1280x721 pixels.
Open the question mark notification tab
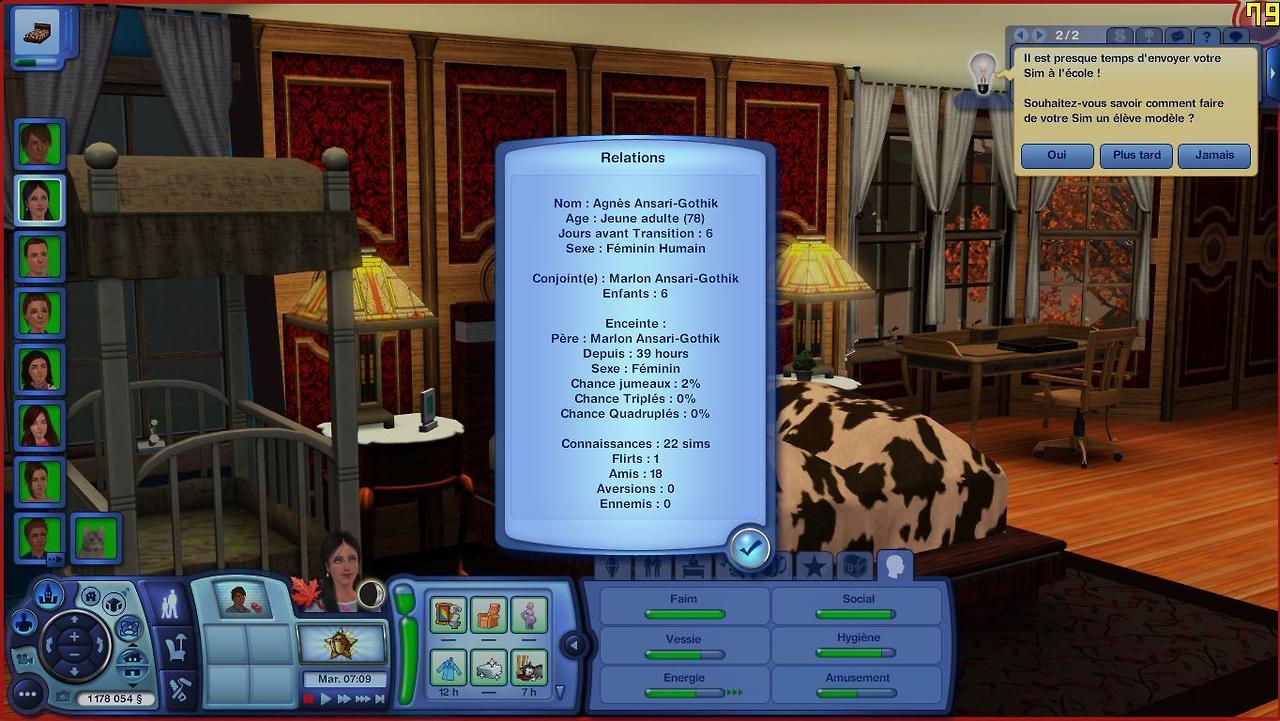click(x=1208, y=37)
